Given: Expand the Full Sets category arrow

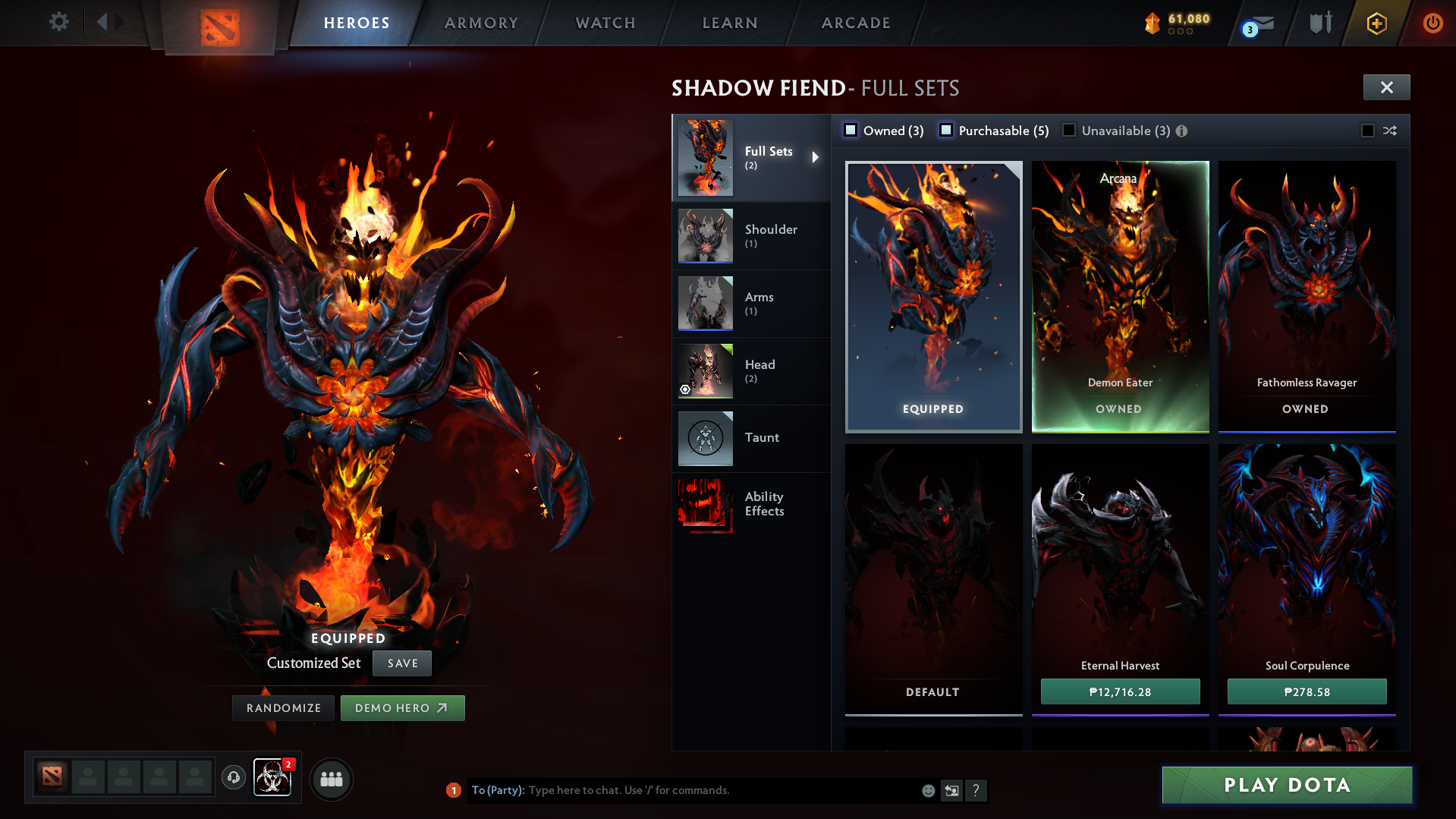Looking at the screenshot, I should click(x=816, y=158).
